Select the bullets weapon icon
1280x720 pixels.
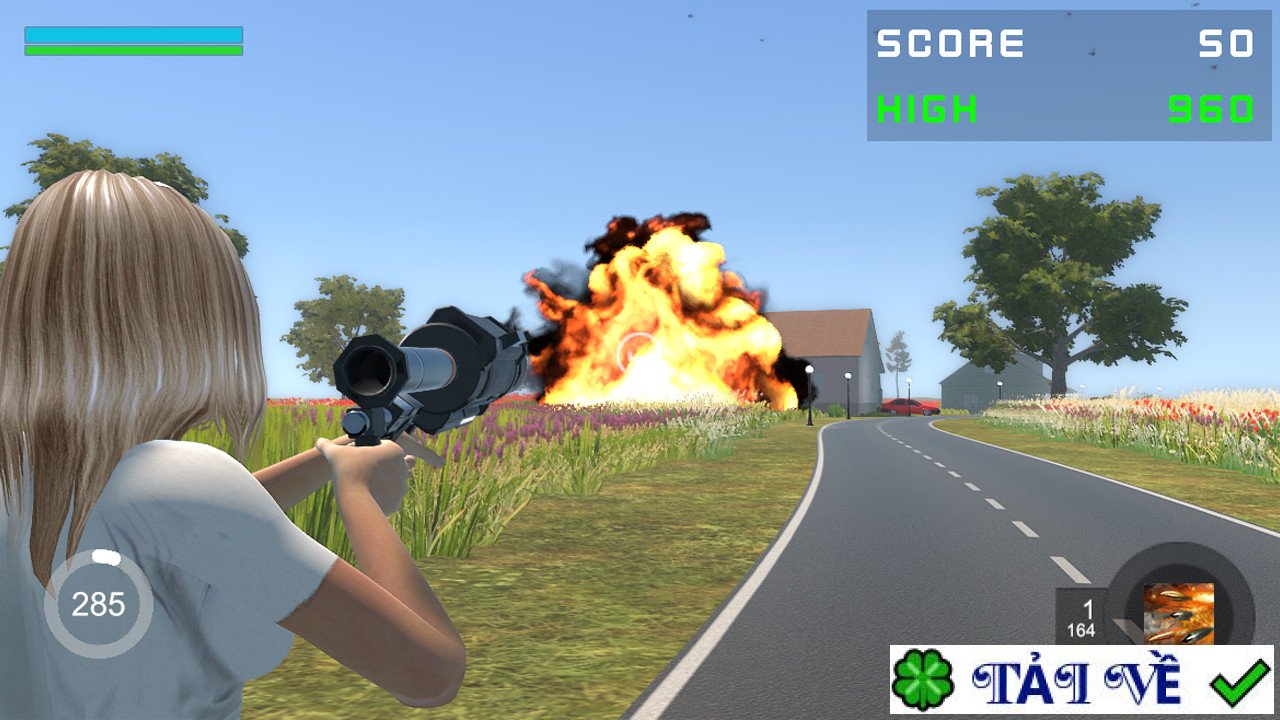click(1178, 613)
